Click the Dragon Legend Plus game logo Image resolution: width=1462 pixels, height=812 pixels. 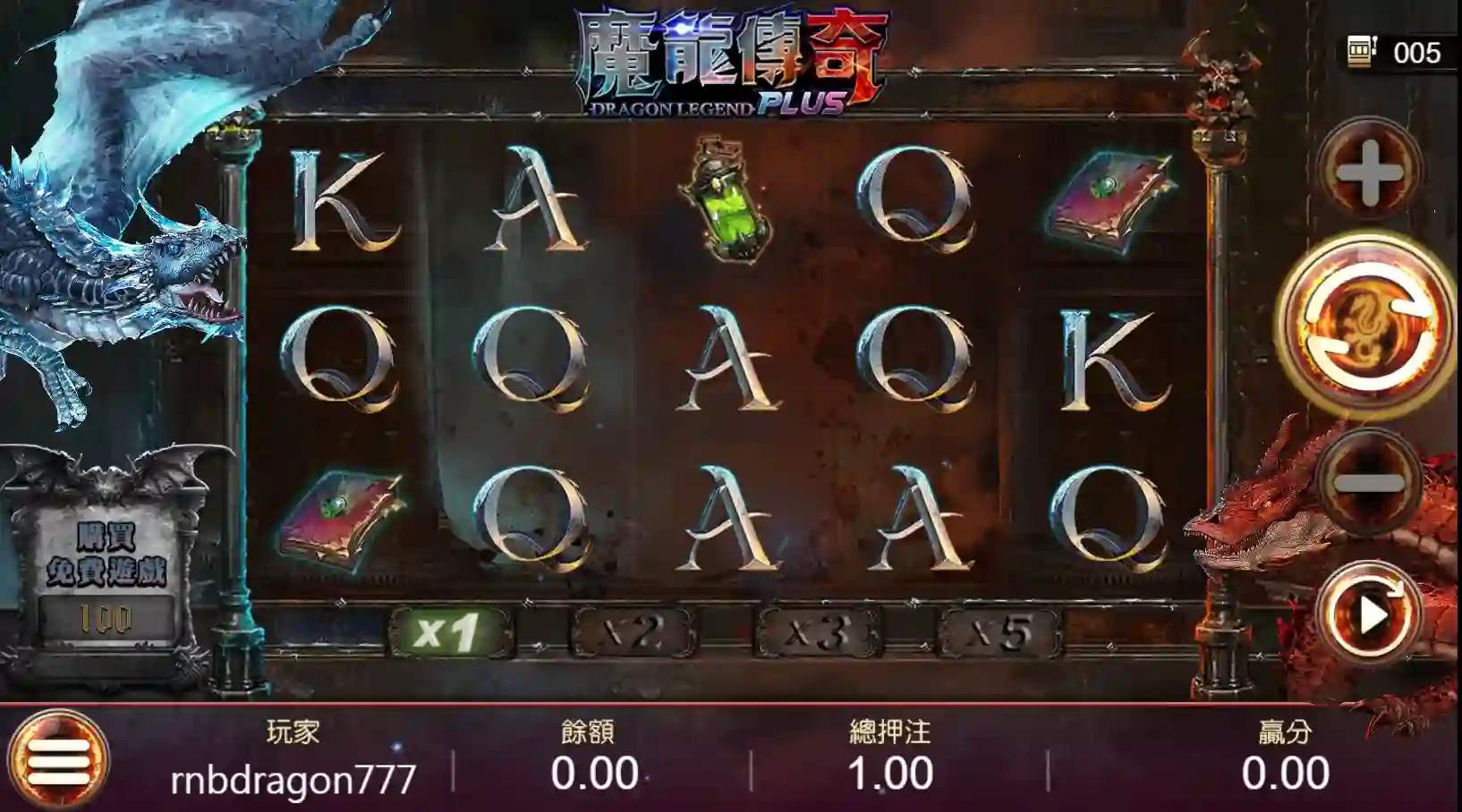[725, 63]
